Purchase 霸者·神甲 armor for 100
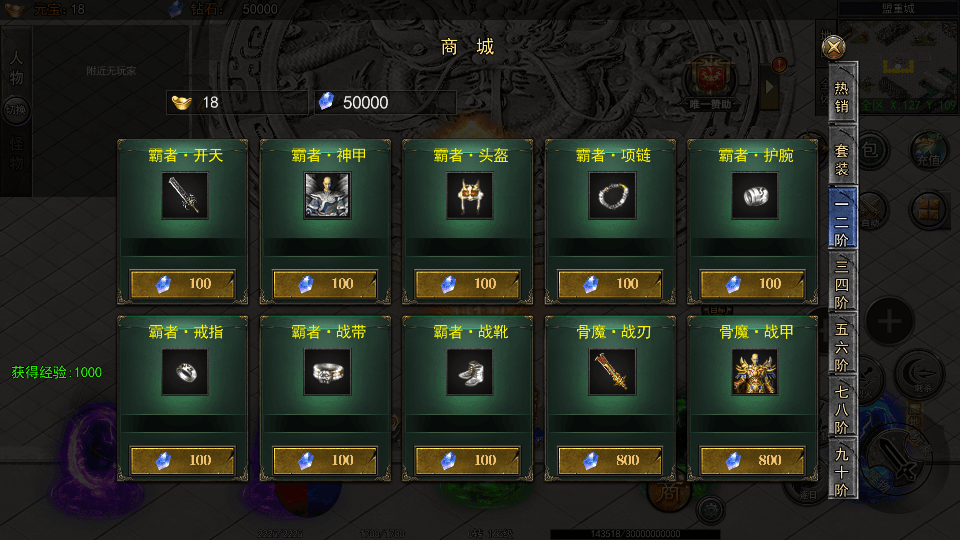This screenshot has width=960, height=540. [x=325, y=284]
